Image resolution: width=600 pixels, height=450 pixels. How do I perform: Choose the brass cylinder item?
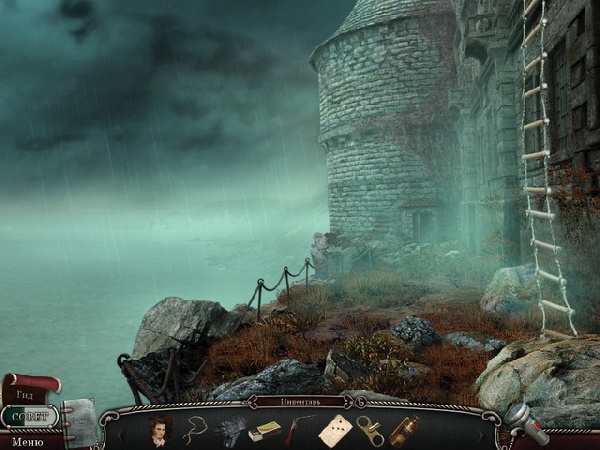405,430
